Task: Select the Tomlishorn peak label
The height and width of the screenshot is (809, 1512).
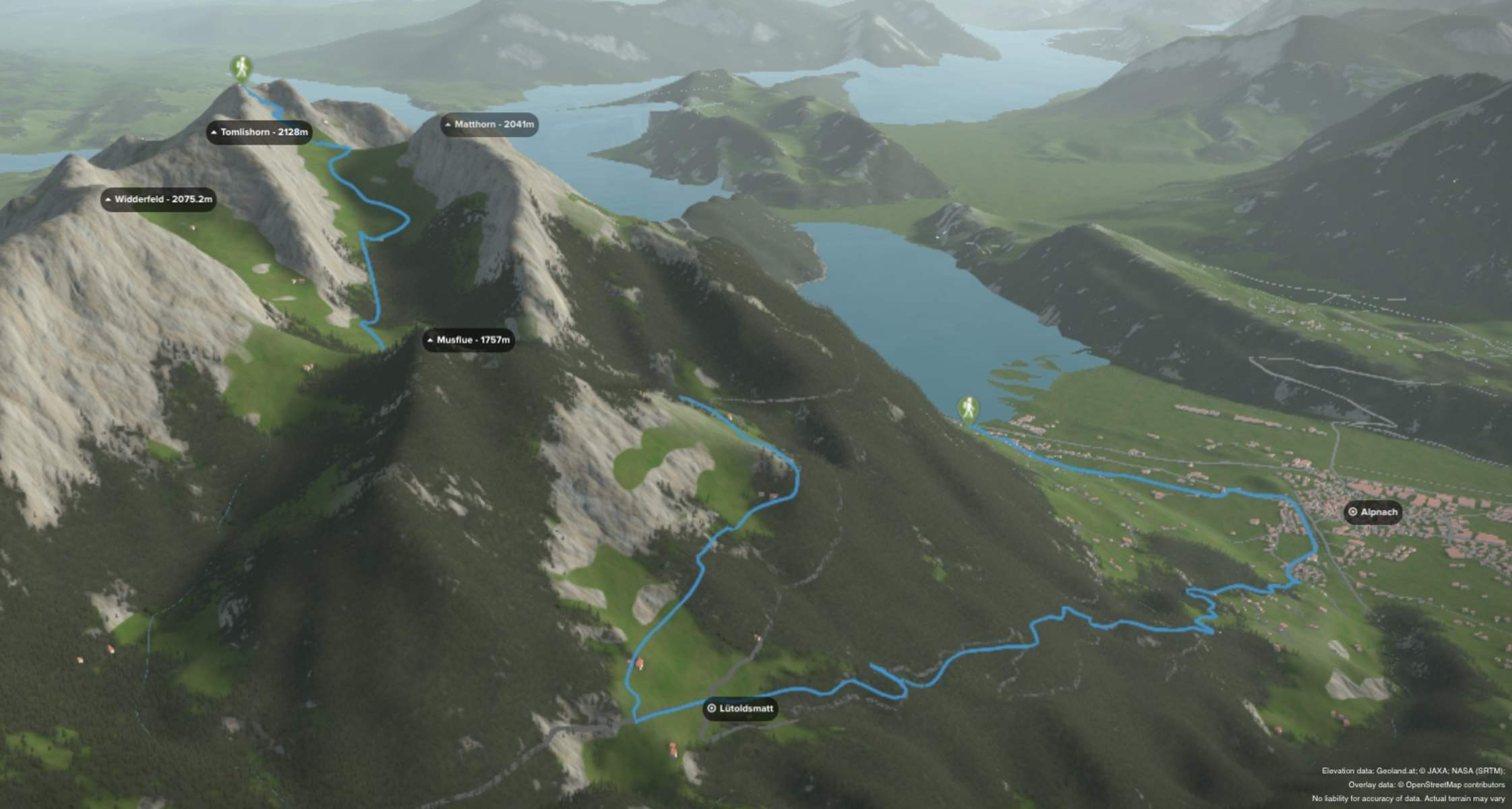Action: click(x=259, y=132)
